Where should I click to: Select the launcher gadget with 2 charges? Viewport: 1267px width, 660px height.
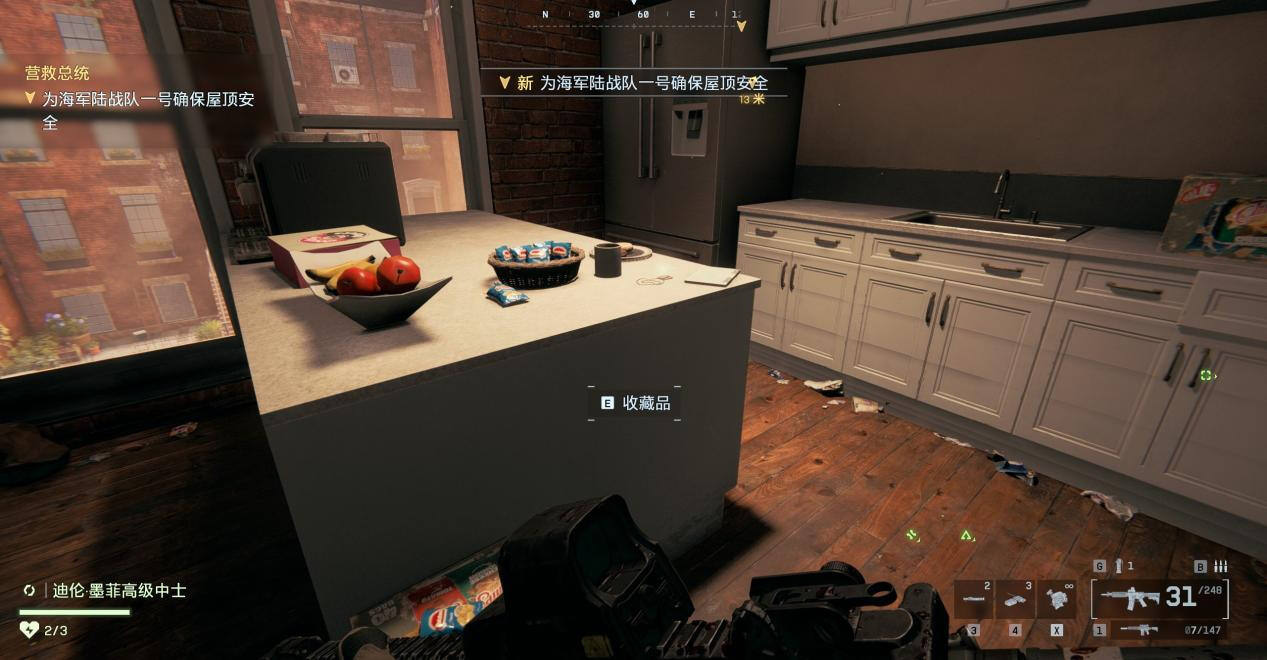pos(974,599)
